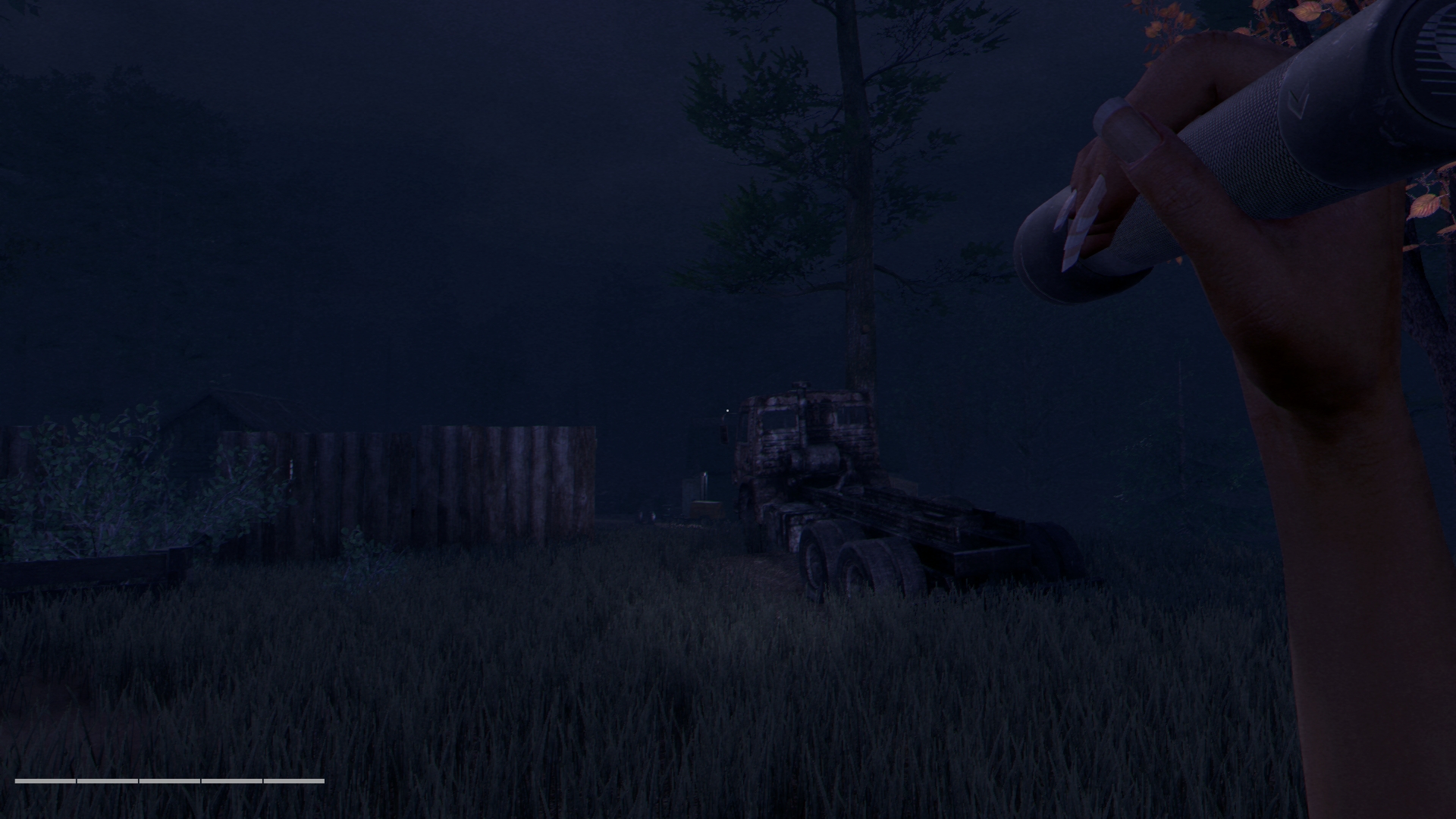Image resolution: width=1456 pixels, height=819 pixels.
Task: Click the first segment of the stamina bar
Action: point(45,781)
